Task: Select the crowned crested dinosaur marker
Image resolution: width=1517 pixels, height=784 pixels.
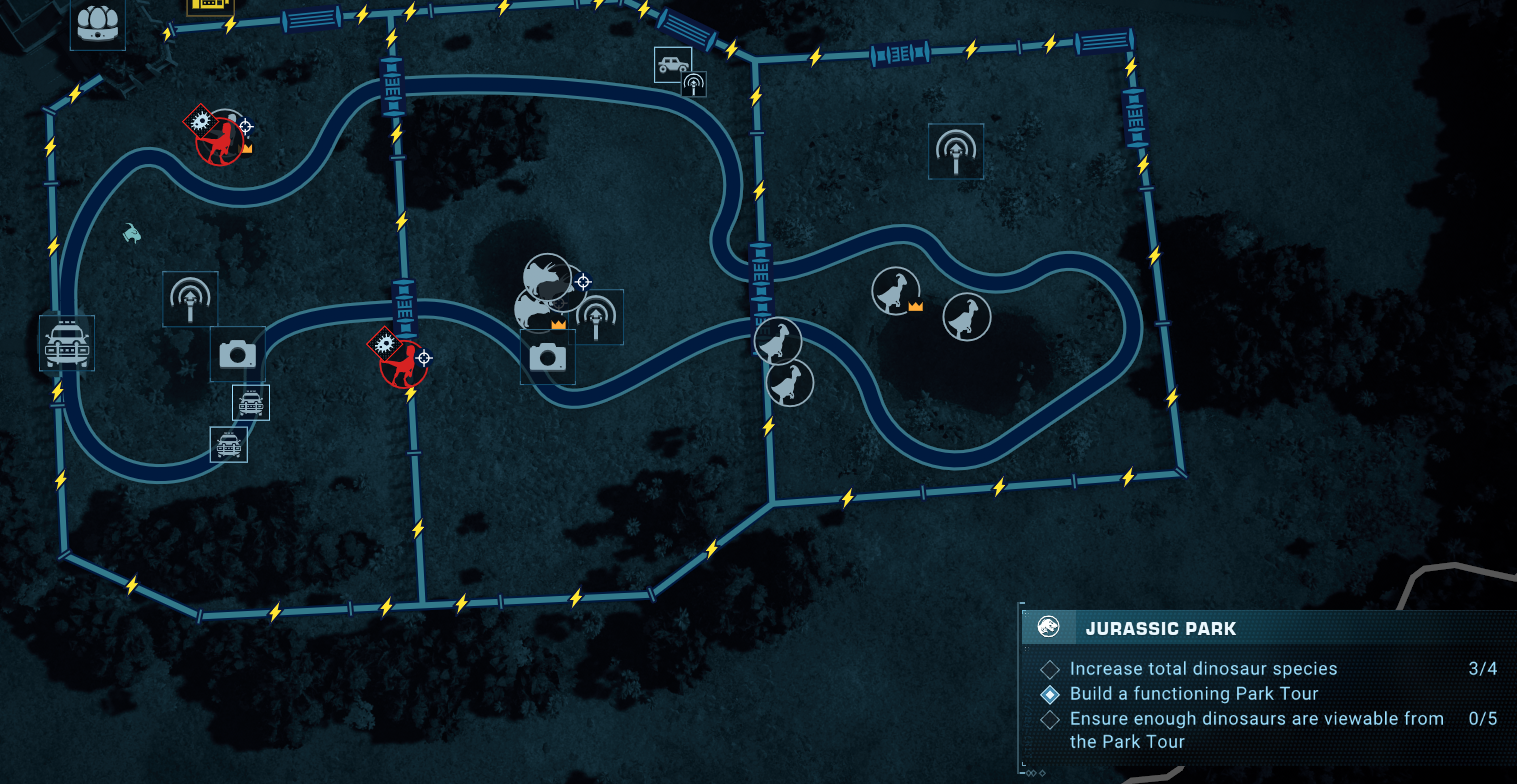Action: (x=896, y=291)
